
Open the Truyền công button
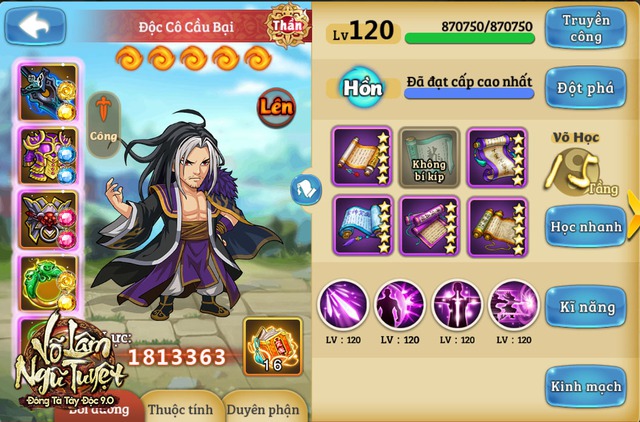pos(585,29)
